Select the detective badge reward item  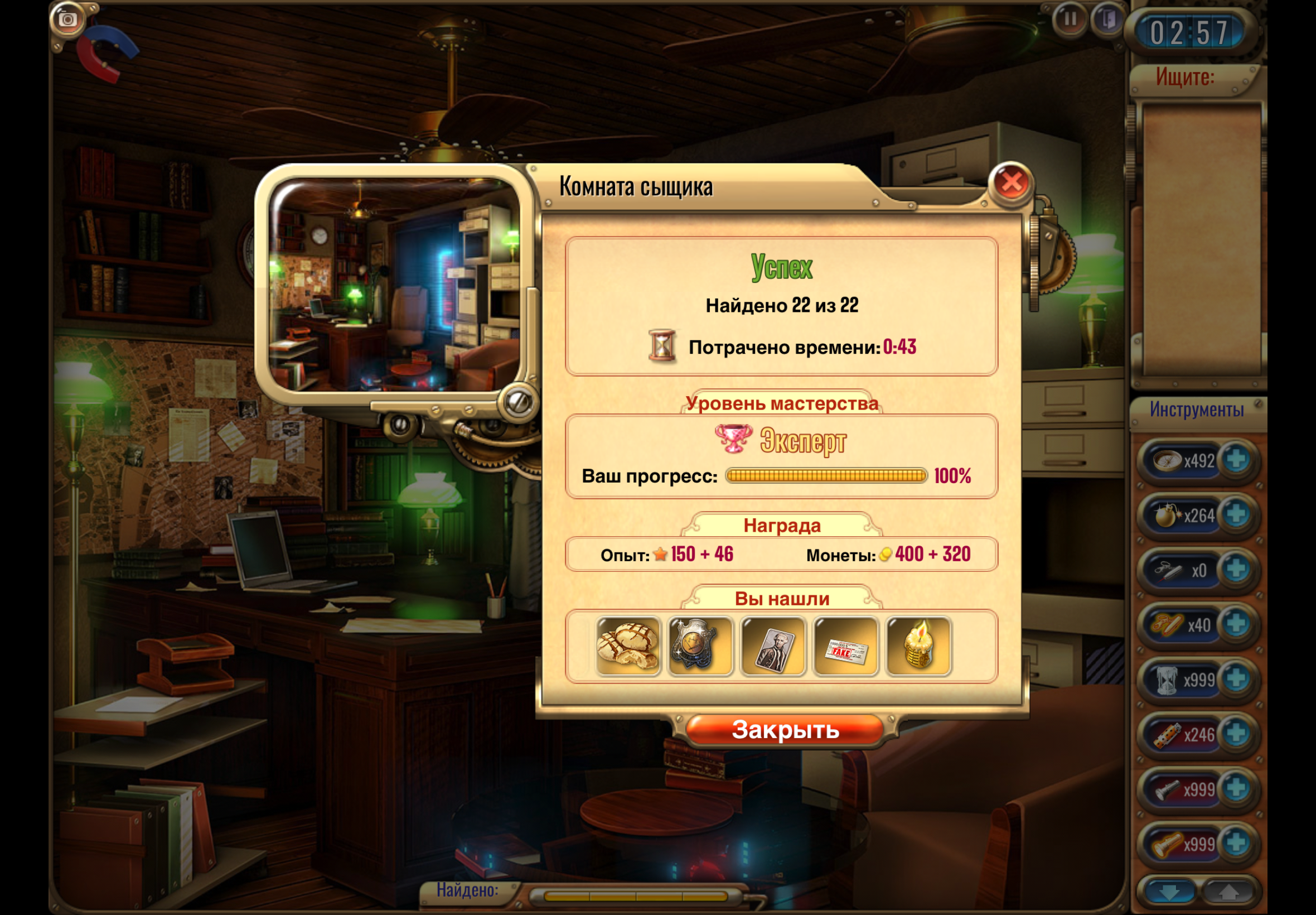click(x=700, y=647)
